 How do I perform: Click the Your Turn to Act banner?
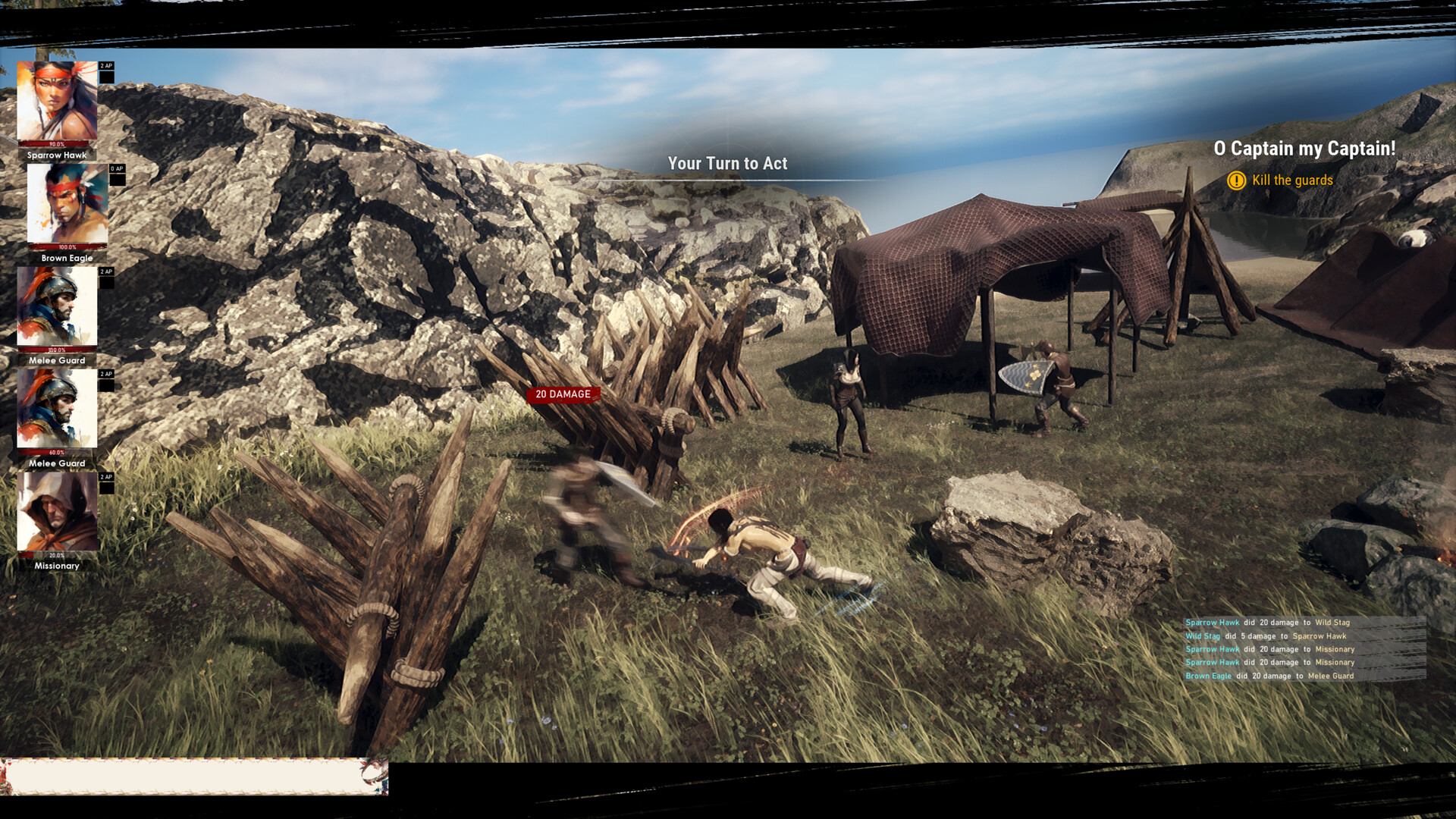click(x=728, y=163)
